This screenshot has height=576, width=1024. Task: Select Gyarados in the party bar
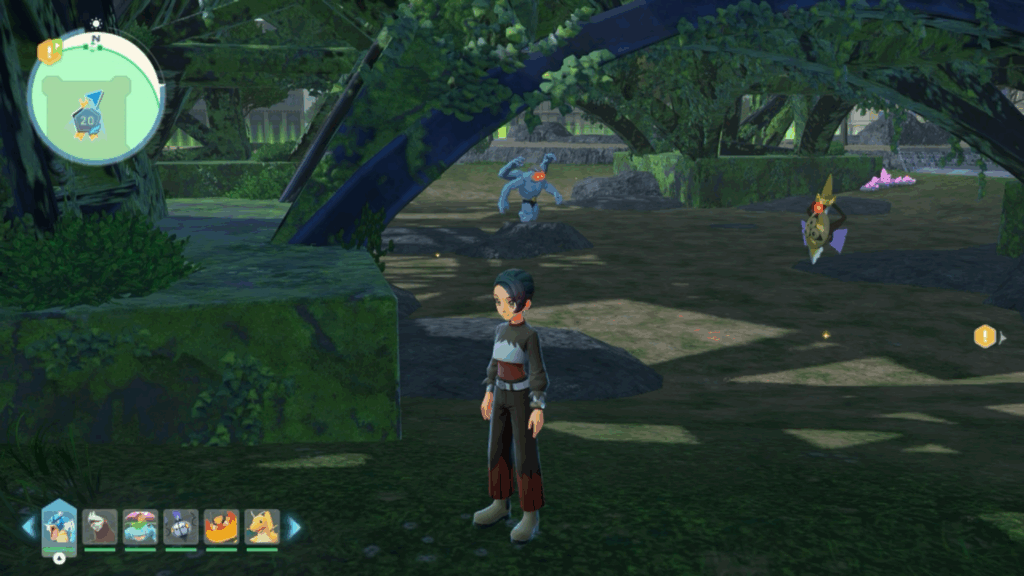[x=59, y=525]
